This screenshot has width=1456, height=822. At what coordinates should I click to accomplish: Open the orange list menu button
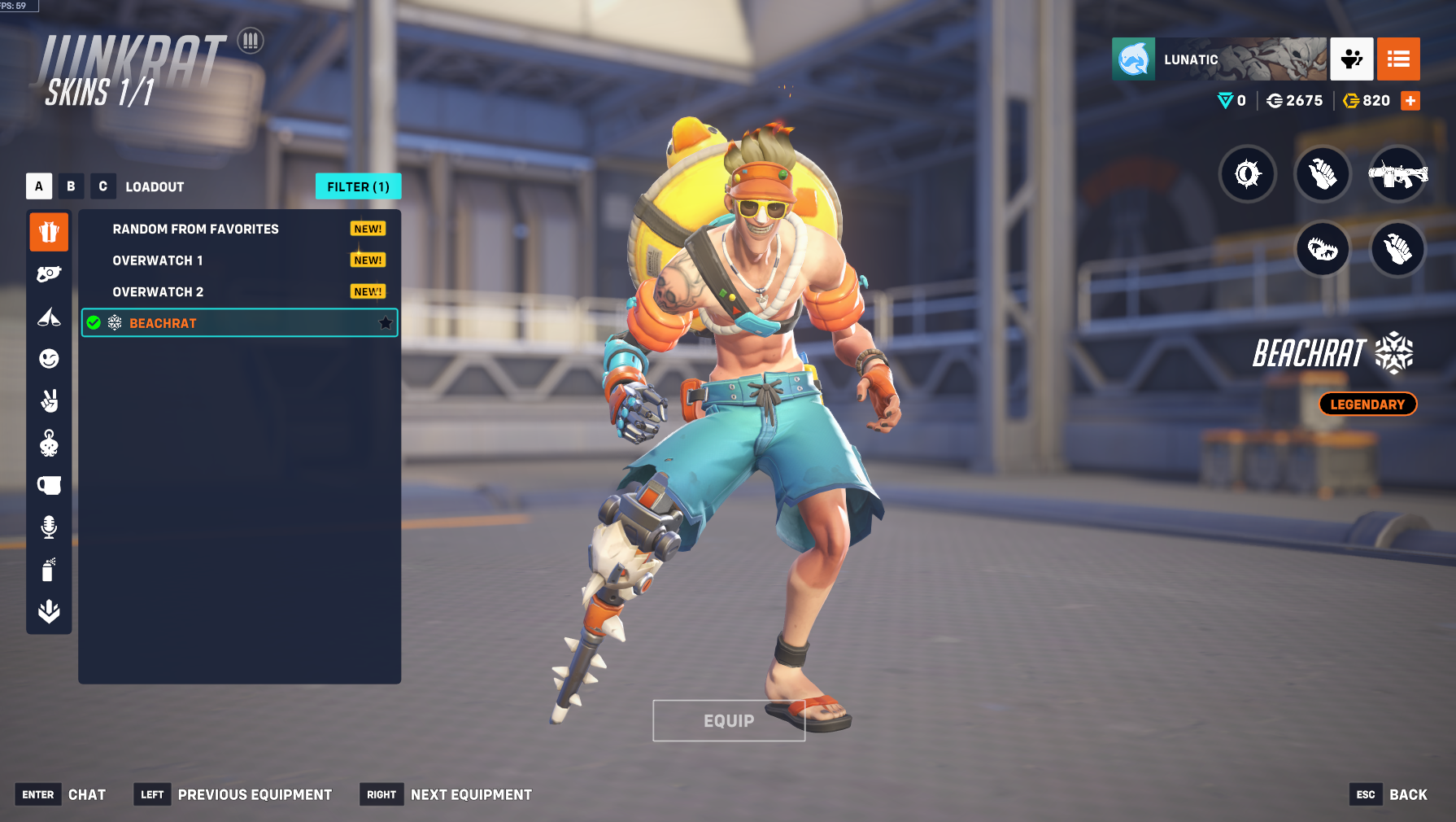(x=1398, y=59)
